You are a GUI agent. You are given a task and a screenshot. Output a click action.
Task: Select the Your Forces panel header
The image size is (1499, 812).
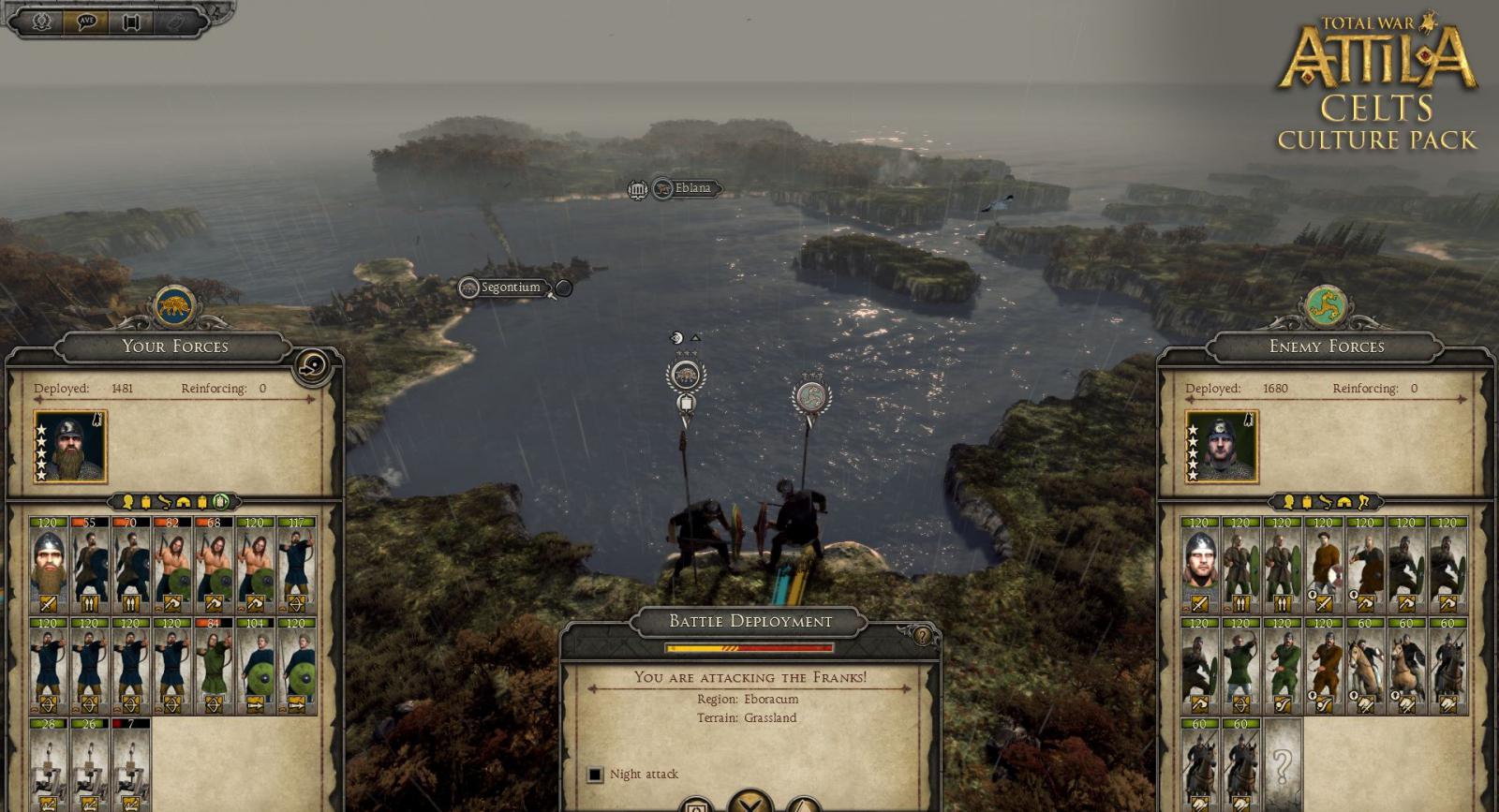175,347
